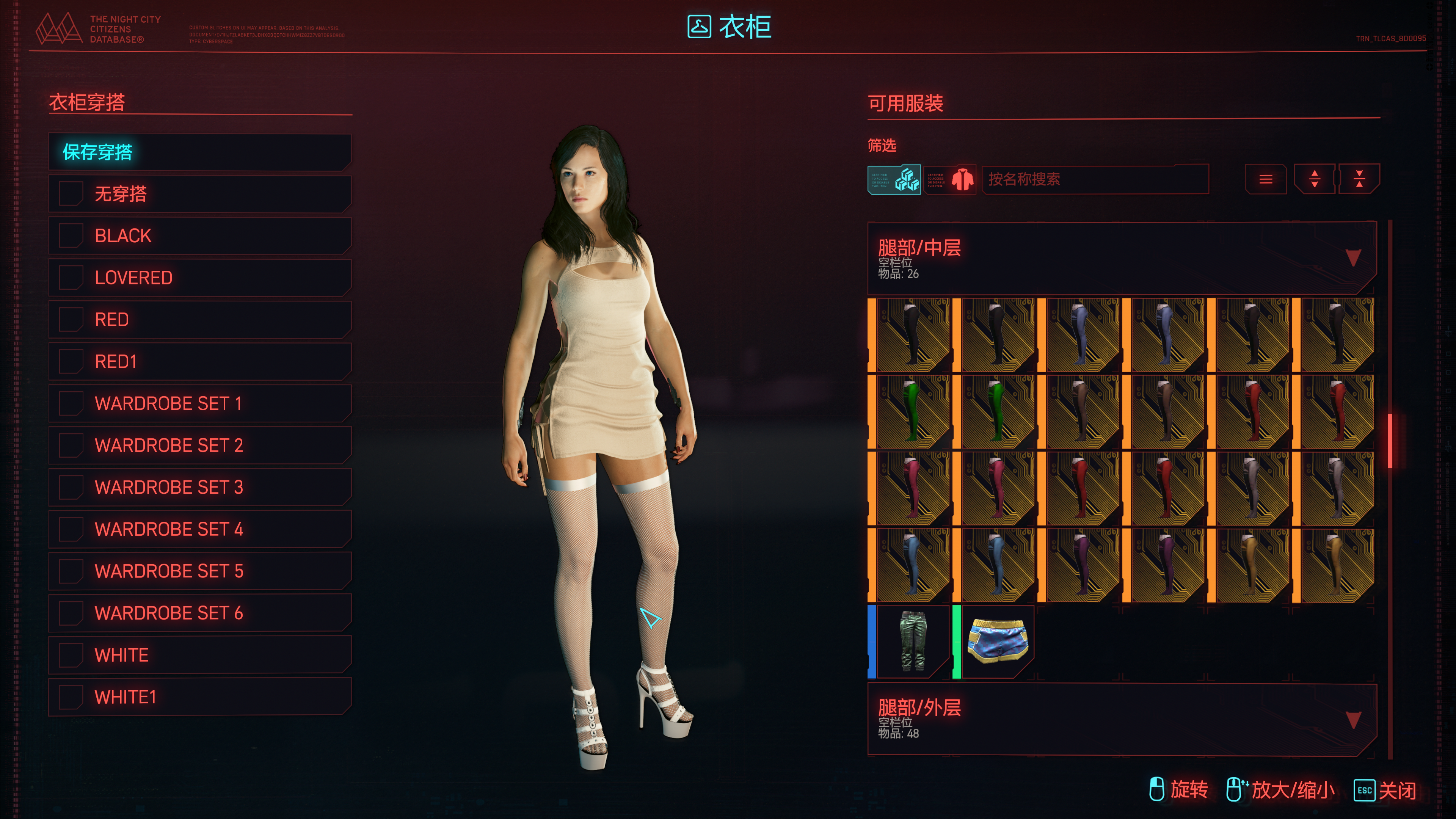
Task: Choose the BLACK wardrobe outfit
Action: [199, 236]
